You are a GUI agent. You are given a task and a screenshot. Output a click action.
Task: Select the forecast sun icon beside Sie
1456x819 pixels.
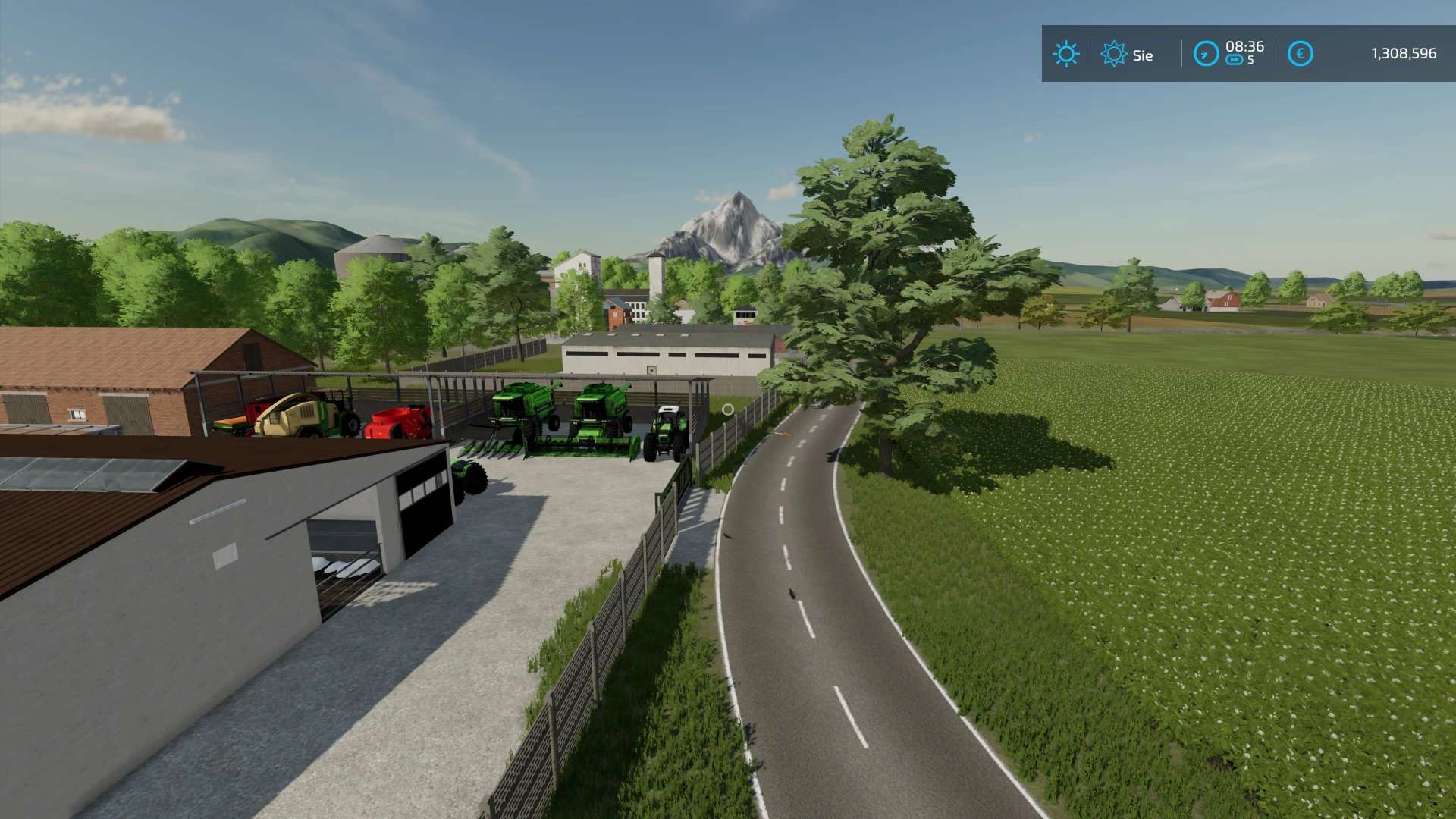pos(1113,54)
